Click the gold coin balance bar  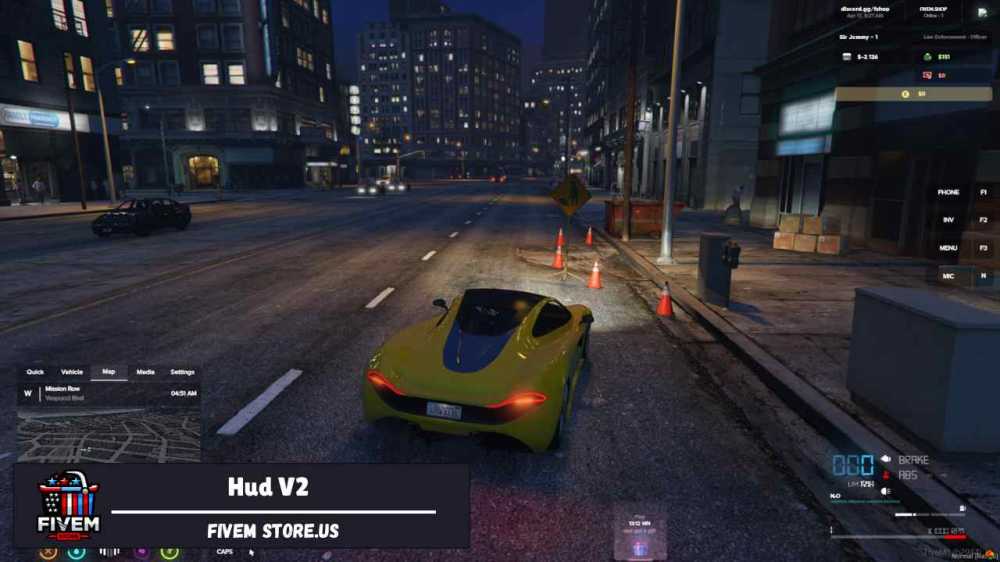tap(913, 94)
